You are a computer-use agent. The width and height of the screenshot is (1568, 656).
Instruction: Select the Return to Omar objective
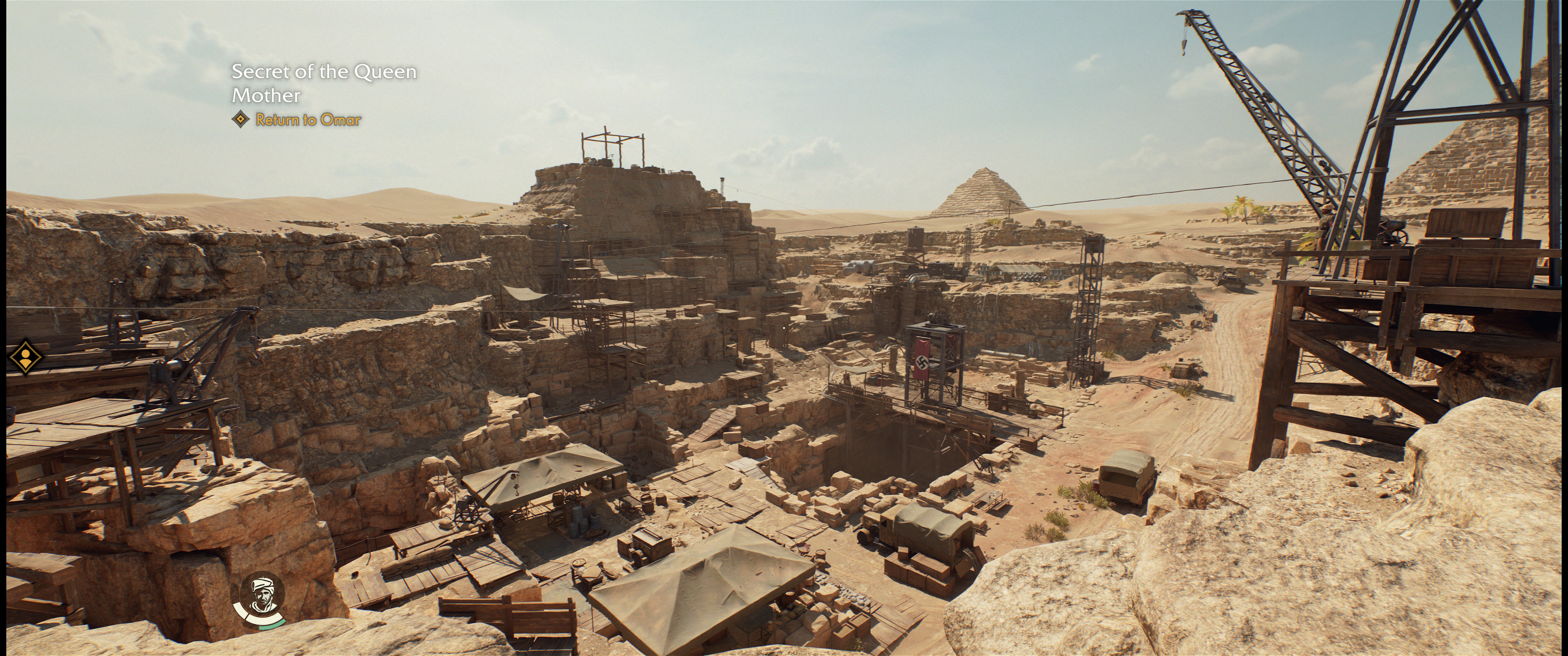pos(308,120)
